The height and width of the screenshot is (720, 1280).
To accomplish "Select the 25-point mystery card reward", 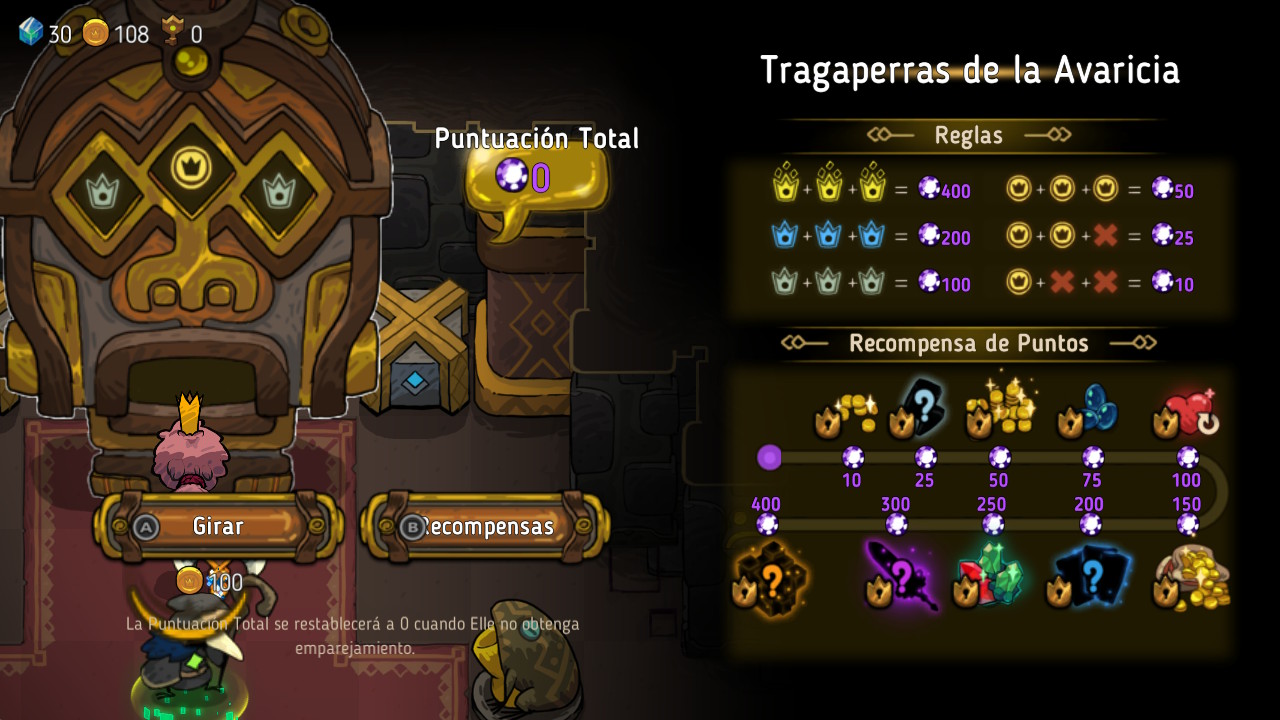I will (x=920, y=408).
